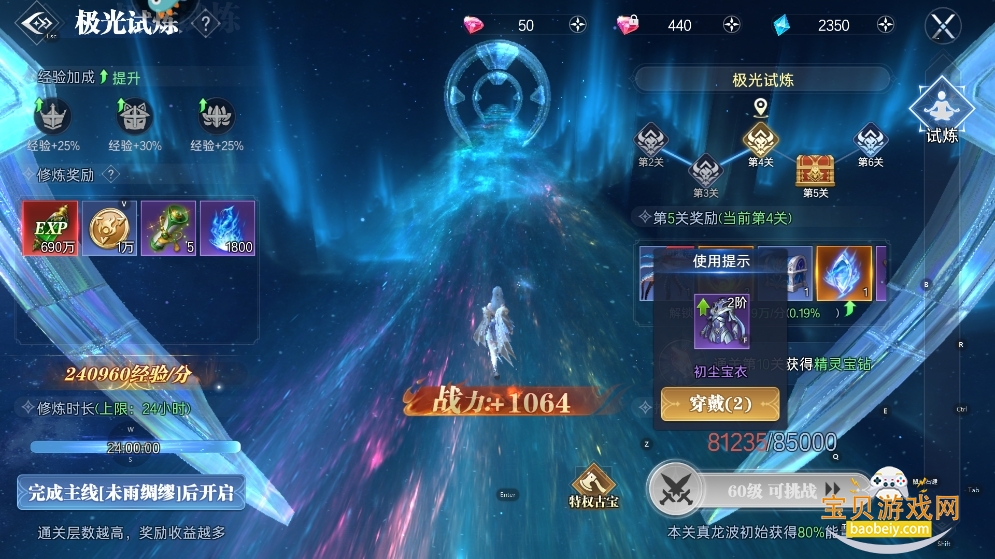Open the 第5关 treasure chest node
The image size is (995, 559).
pyautogui.click(x=815, y=170)
